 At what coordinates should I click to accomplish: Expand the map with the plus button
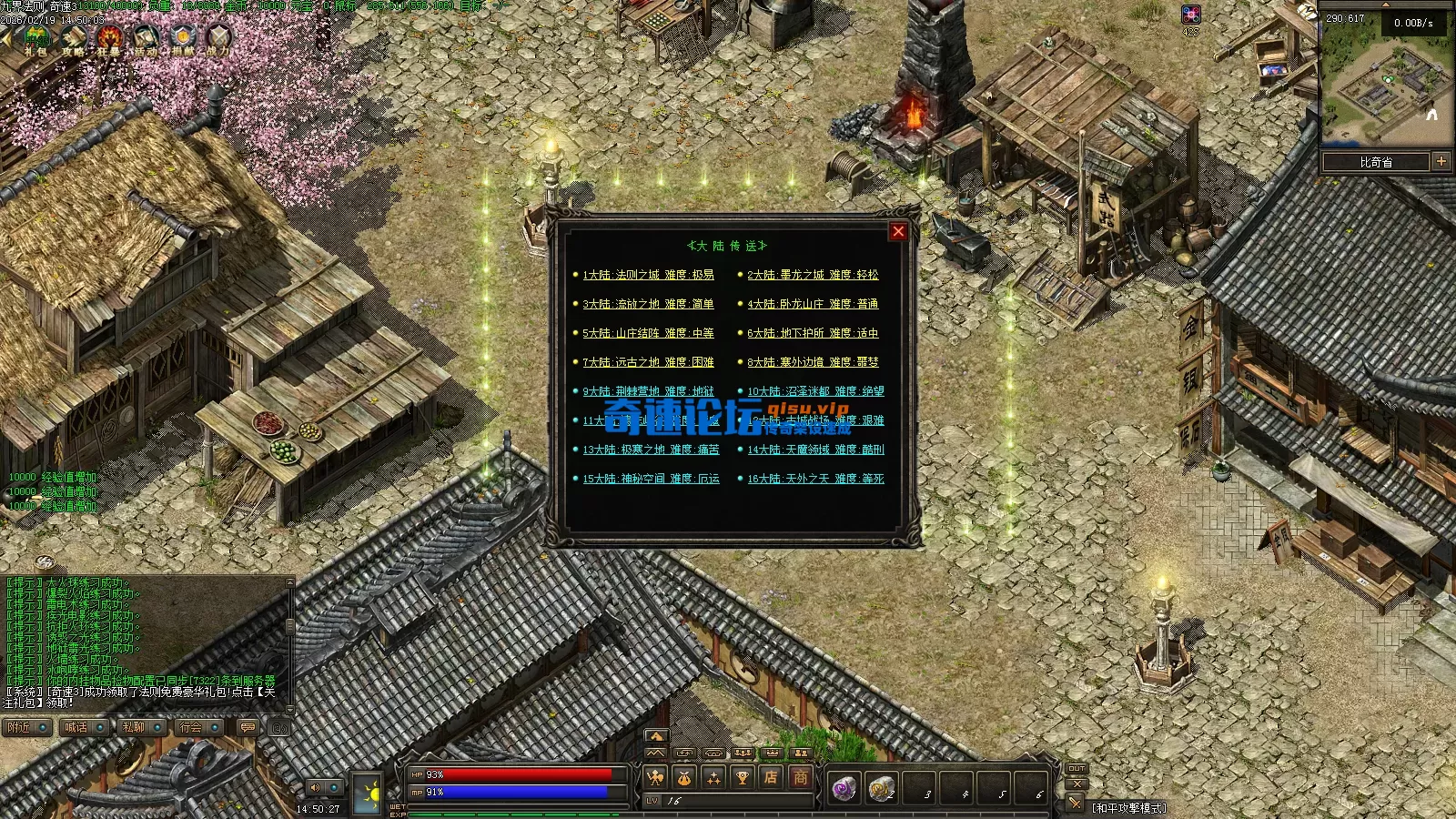point(1441,161)
